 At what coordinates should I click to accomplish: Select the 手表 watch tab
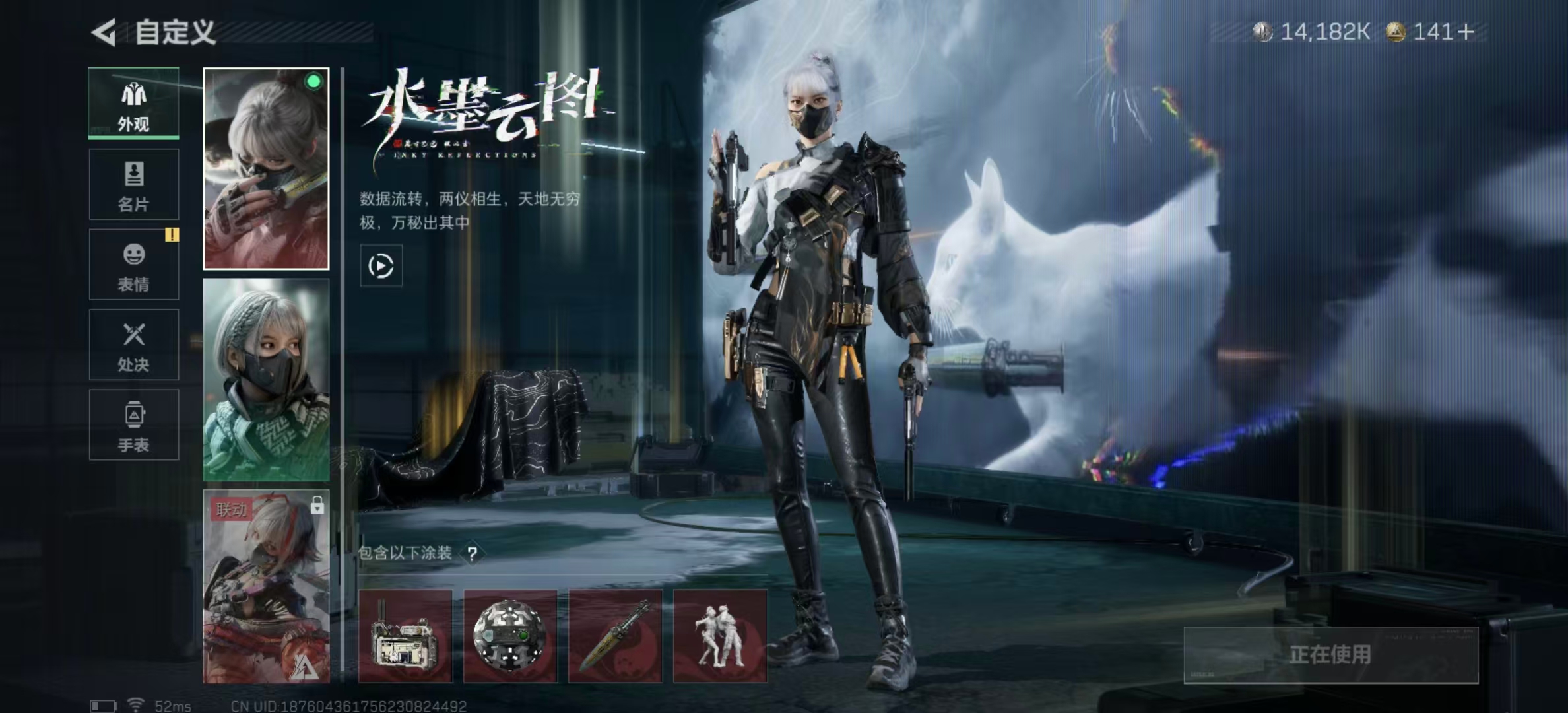tap(134, 424)
